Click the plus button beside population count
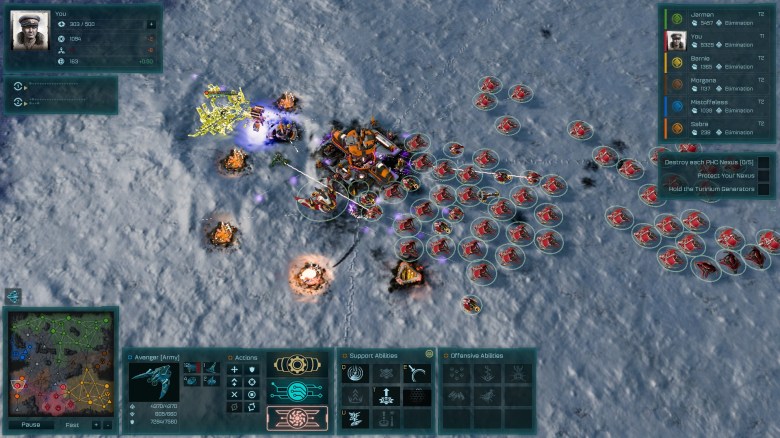780x438 pixels. 151,23
